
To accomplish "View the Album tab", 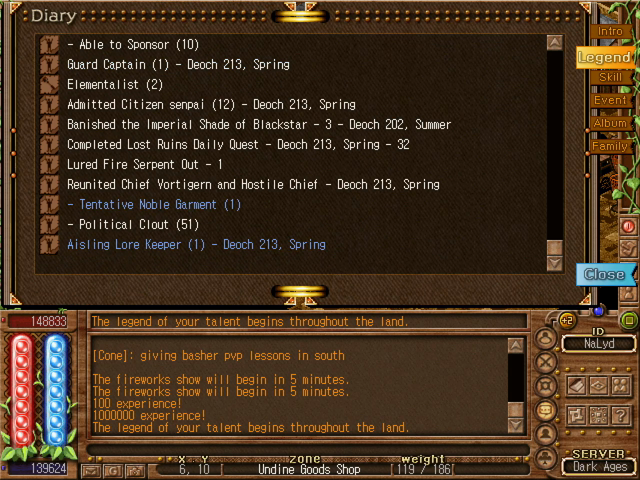I will point(610,123).
